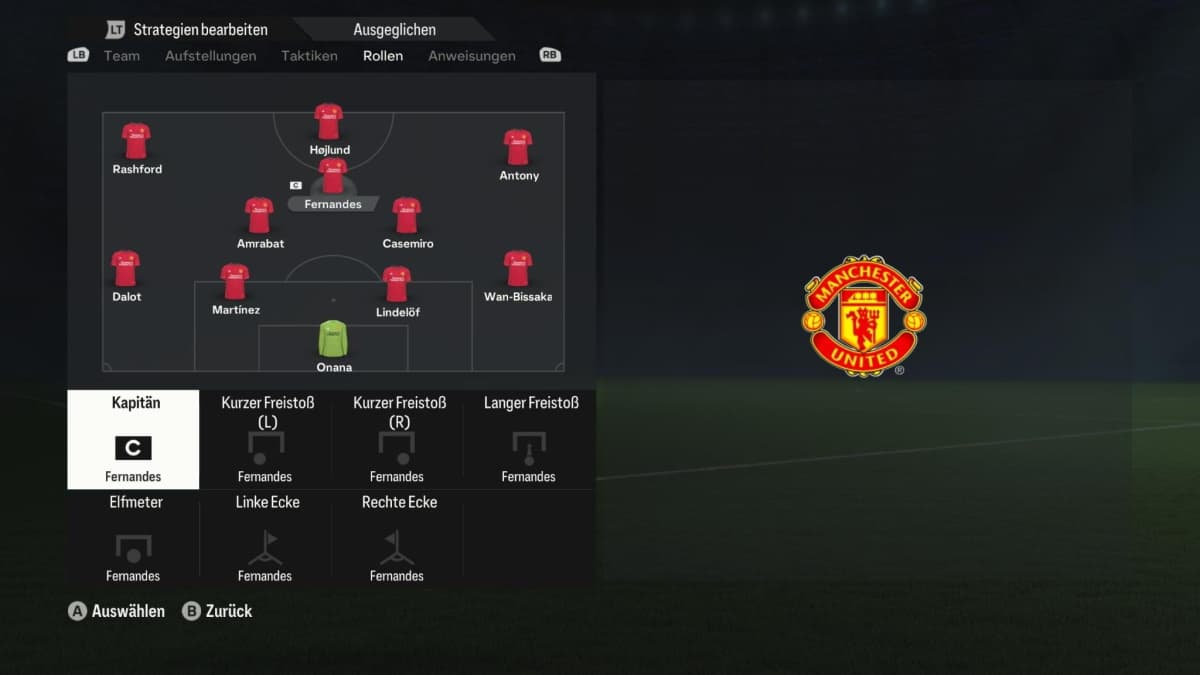Screen dimensions: 1200x675
Task: Choose the Kapitän role tile
Action: click(x=133, y=439)
